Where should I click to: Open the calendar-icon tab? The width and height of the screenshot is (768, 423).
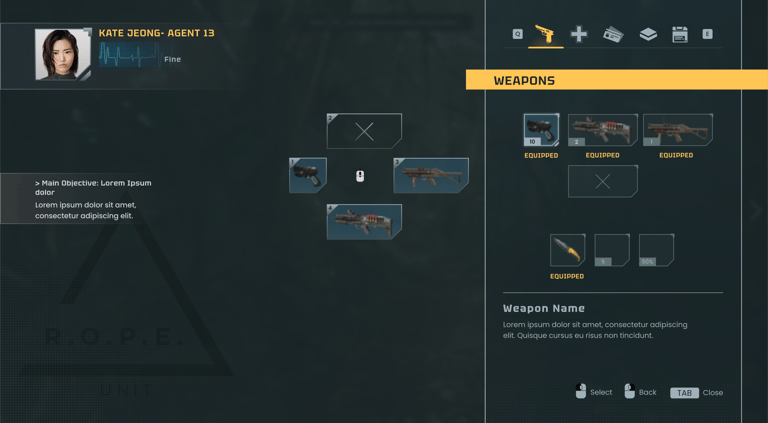680,35
